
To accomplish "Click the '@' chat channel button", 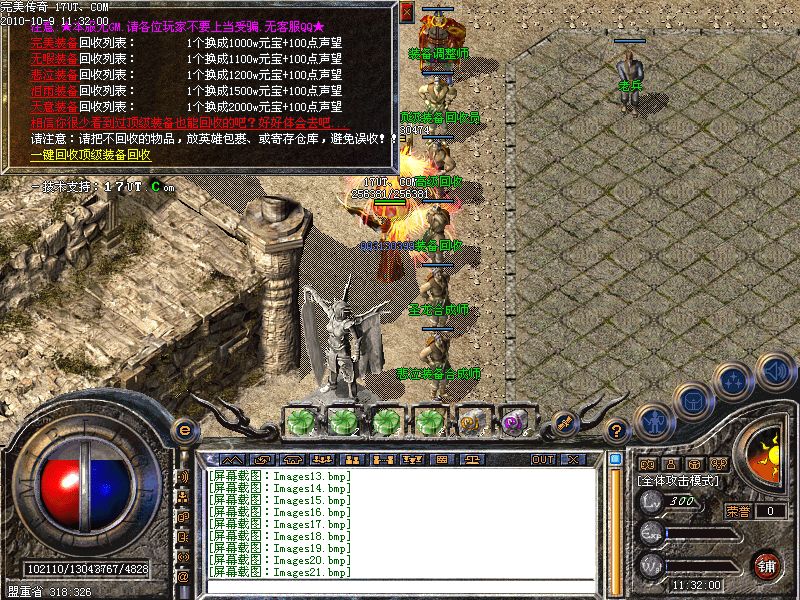I will coord(183,578).
